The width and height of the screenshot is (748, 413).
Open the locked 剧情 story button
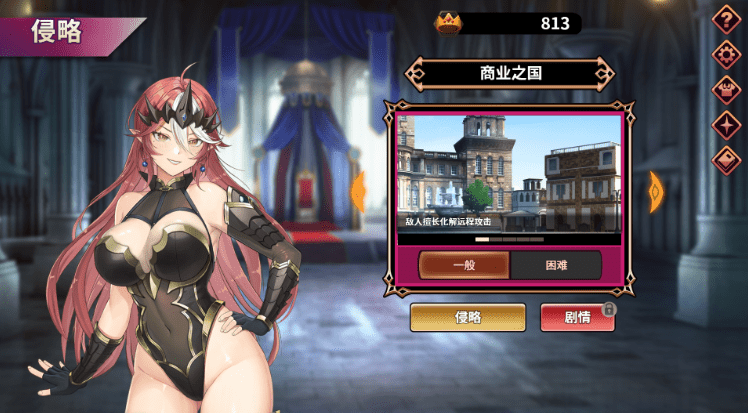pyautogui.click(x=577, y=317)
